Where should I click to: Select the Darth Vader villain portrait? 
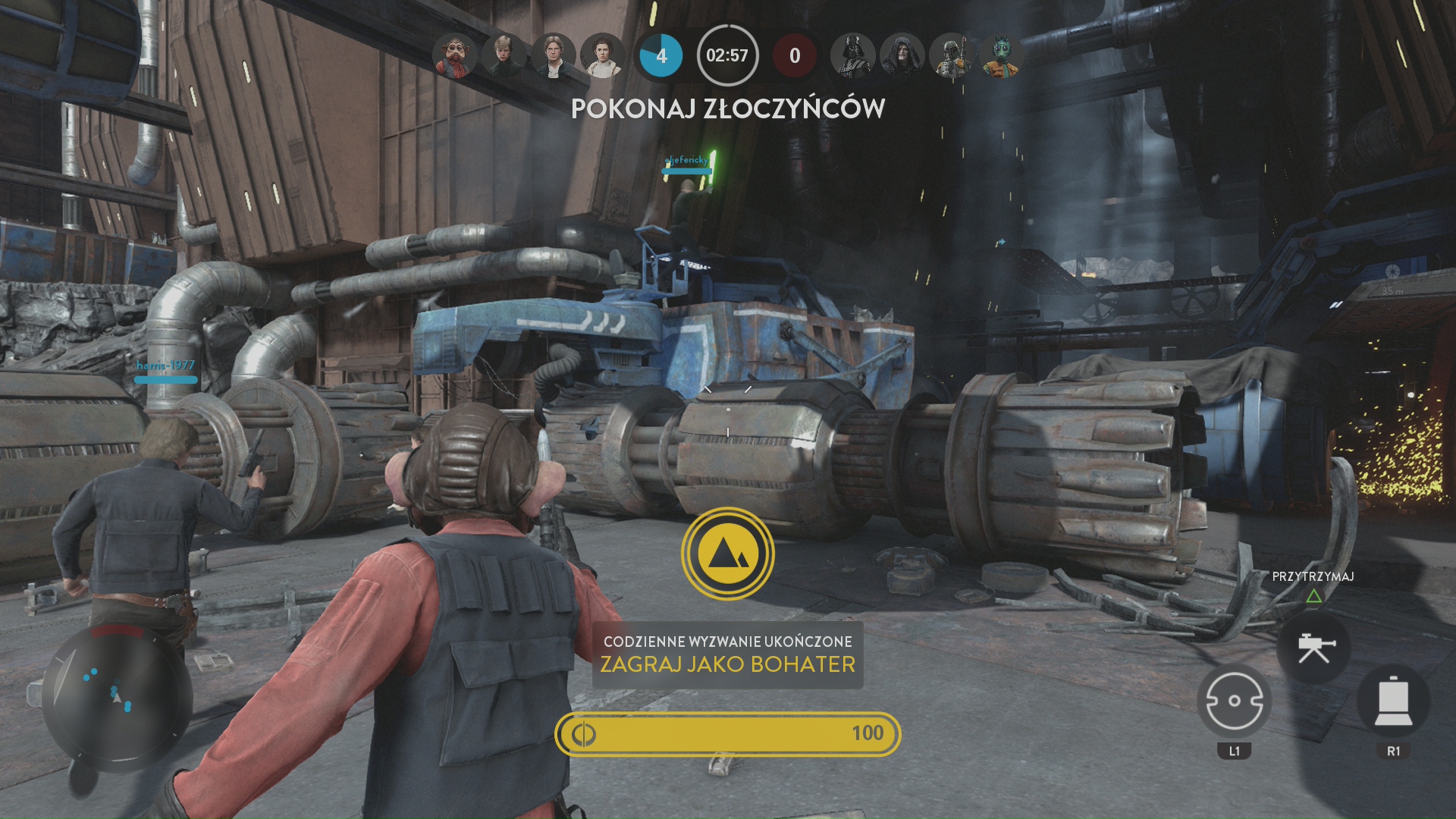coord(853,55)
